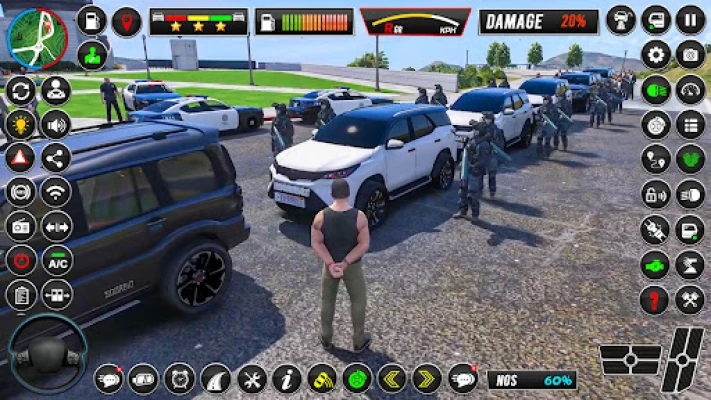Open settings with the gear icon
This screenshot has width=711, height=400.
pyautogui.click(x=656, y=55)
